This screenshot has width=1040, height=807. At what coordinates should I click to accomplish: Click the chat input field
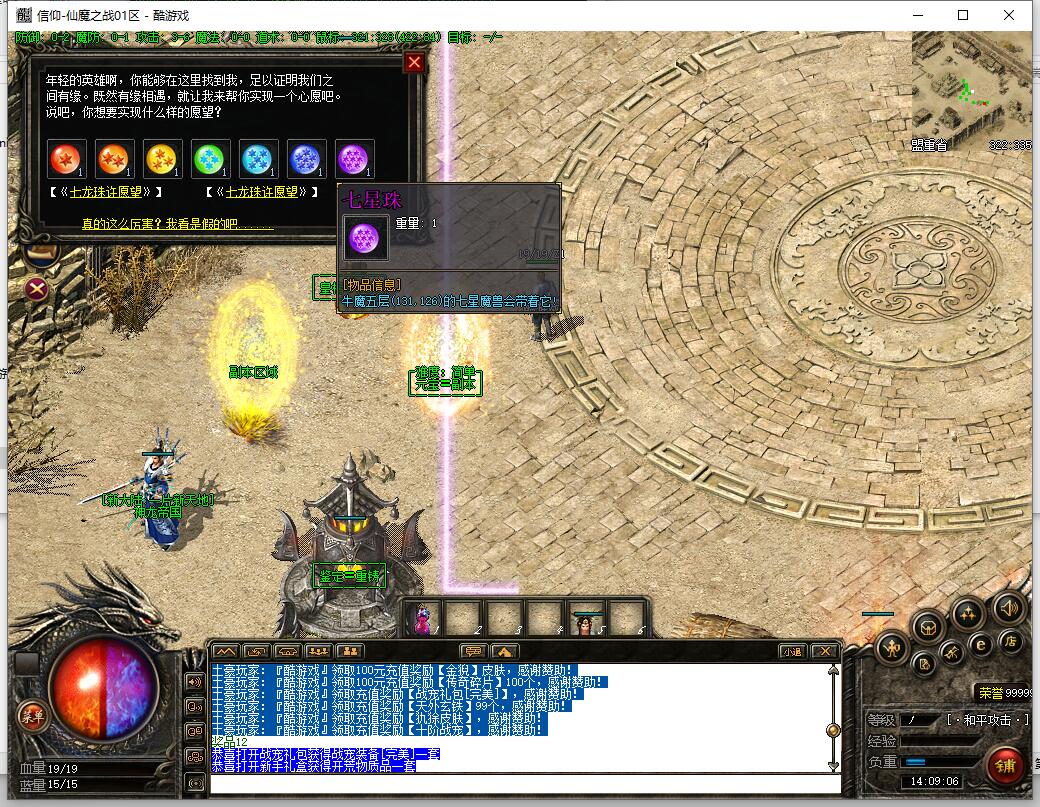[520, 781]
